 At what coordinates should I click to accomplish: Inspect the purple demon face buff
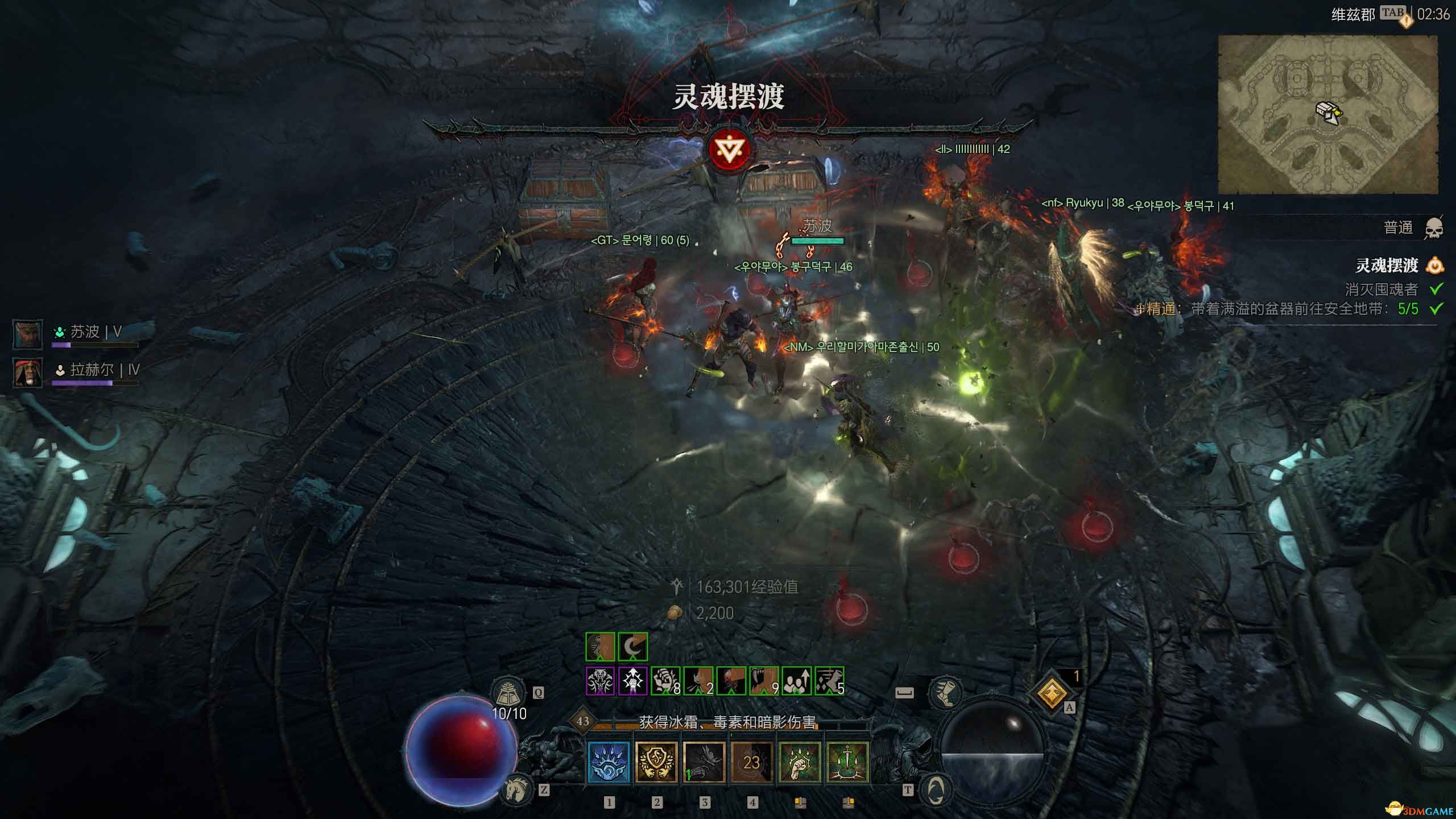(600, 681)
